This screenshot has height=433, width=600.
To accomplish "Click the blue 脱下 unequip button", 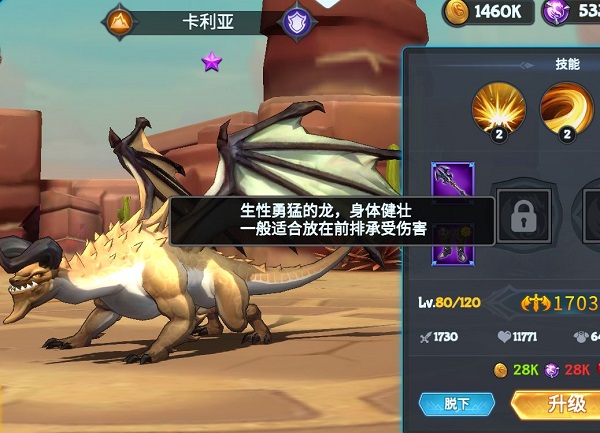I will (x=457, y=404).
